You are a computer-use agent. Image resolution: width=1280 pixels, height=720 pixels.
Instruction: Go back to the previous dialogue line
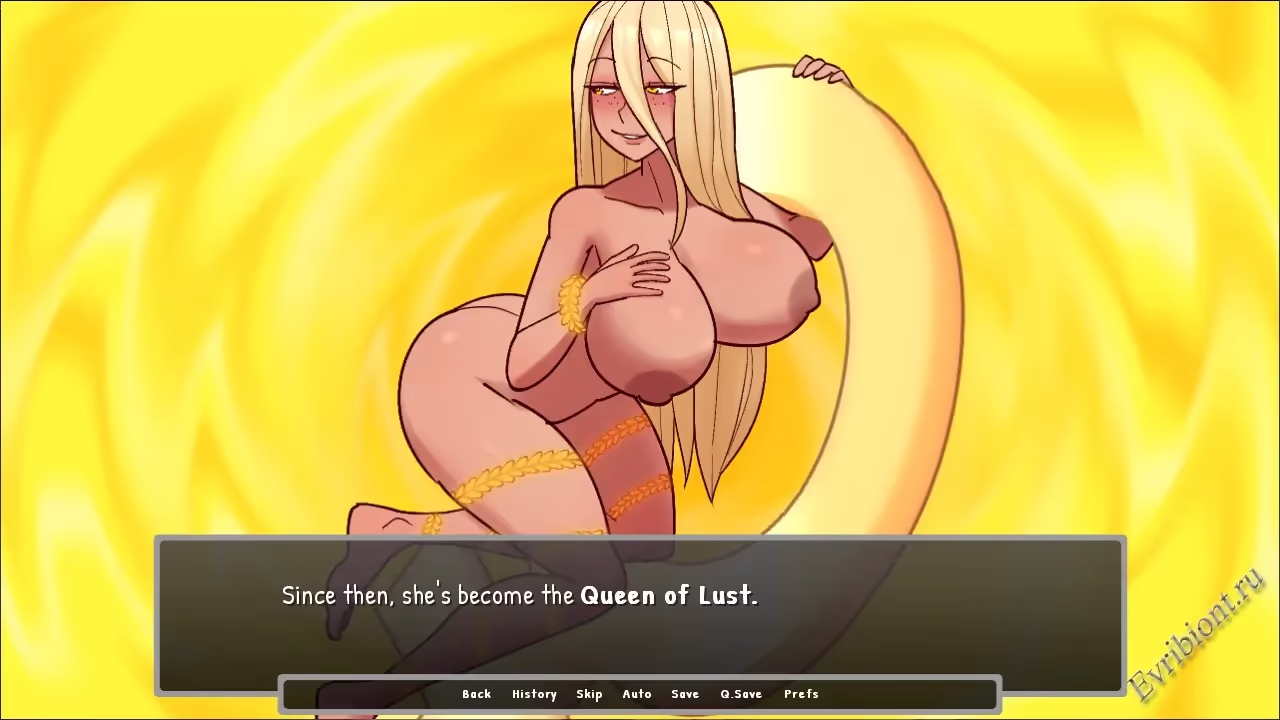point(476,694)
